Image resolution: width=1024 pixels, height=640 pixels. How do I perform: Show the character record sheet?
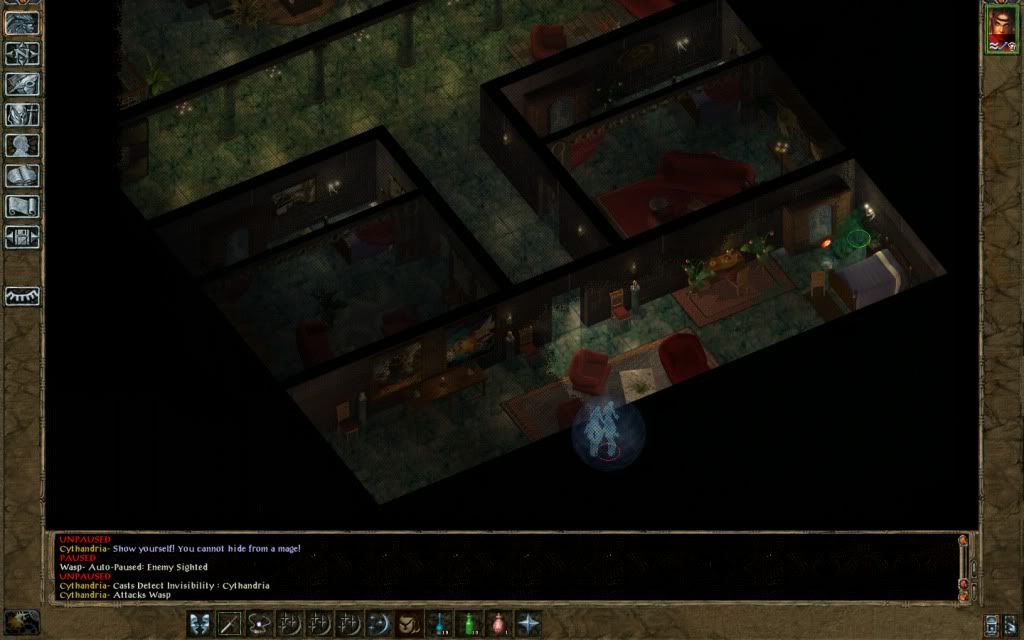click(22, 146)
